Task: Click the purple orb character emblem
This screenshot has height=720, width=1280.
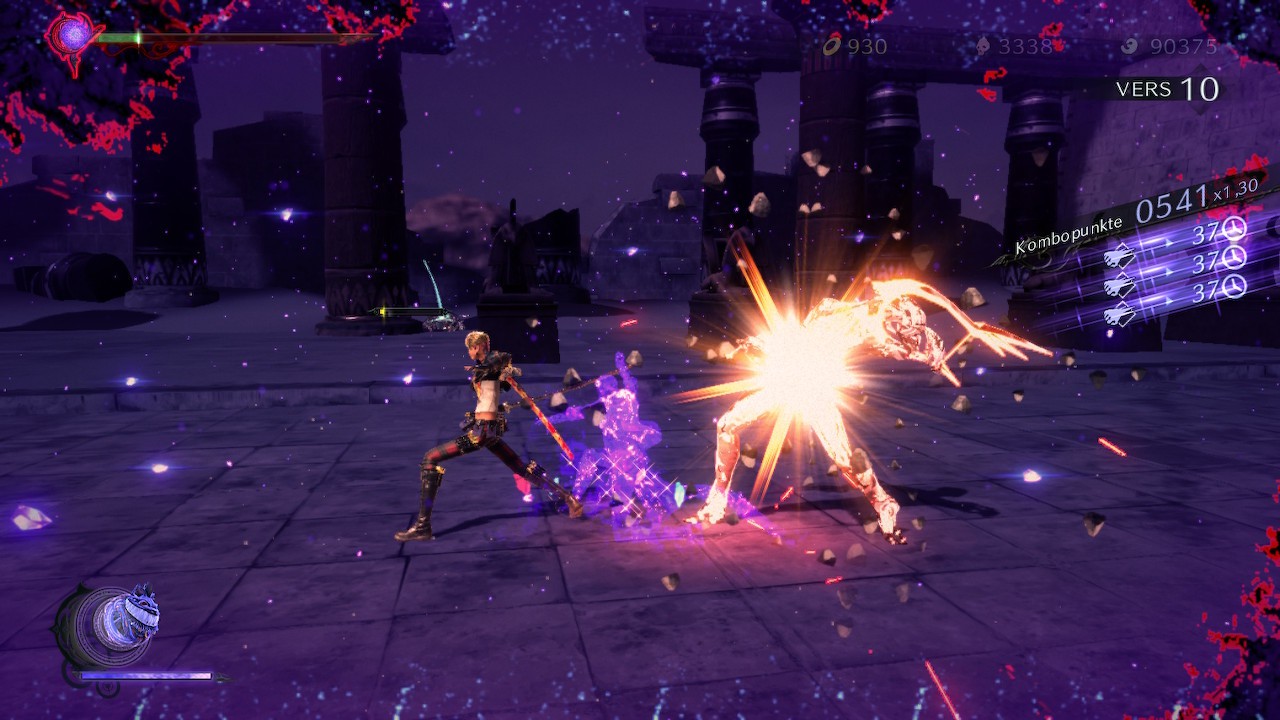Action: coord(70,36)
